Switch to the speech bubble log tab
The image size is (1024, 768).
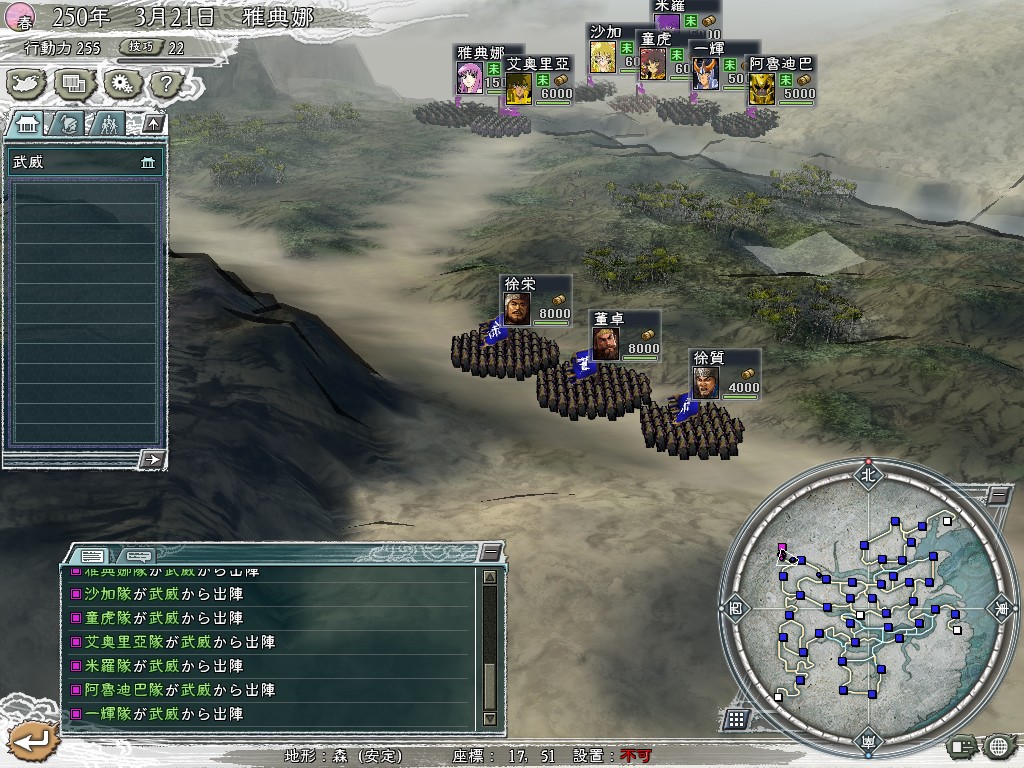pyautogui.click(x=138, y=554)
